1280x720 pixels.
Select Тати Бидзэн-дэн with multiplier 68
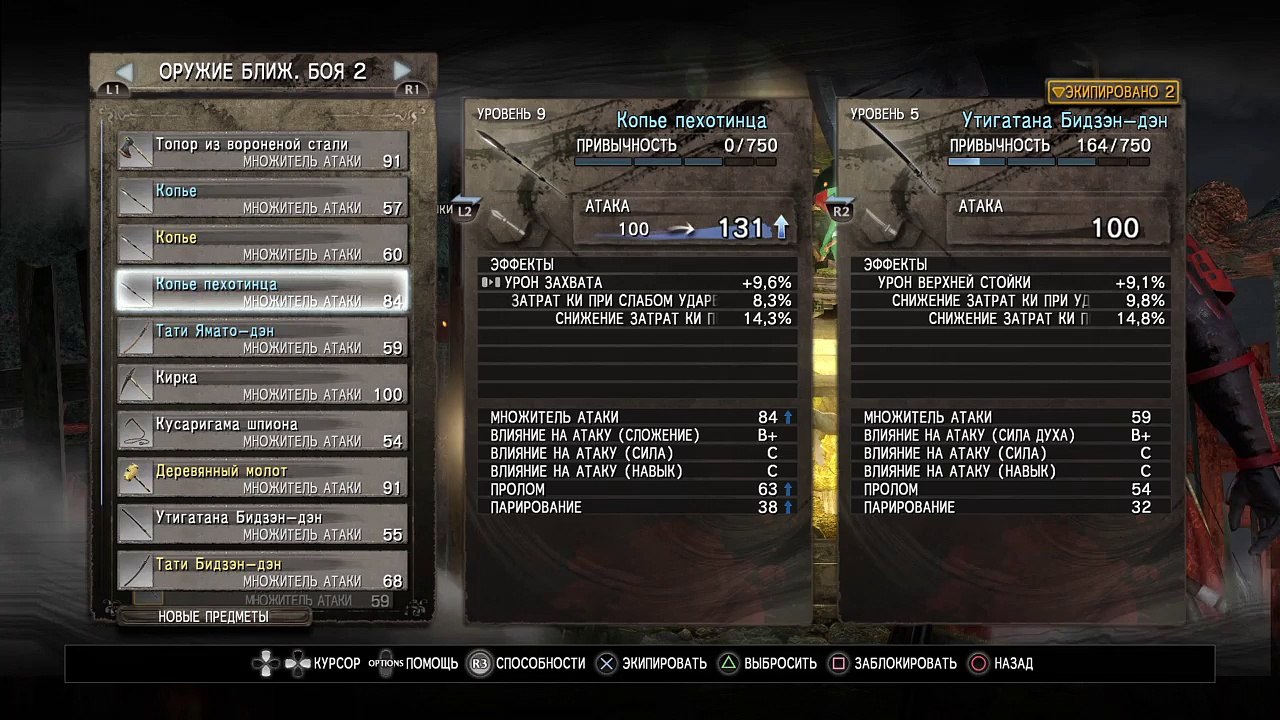coord(262,572)
